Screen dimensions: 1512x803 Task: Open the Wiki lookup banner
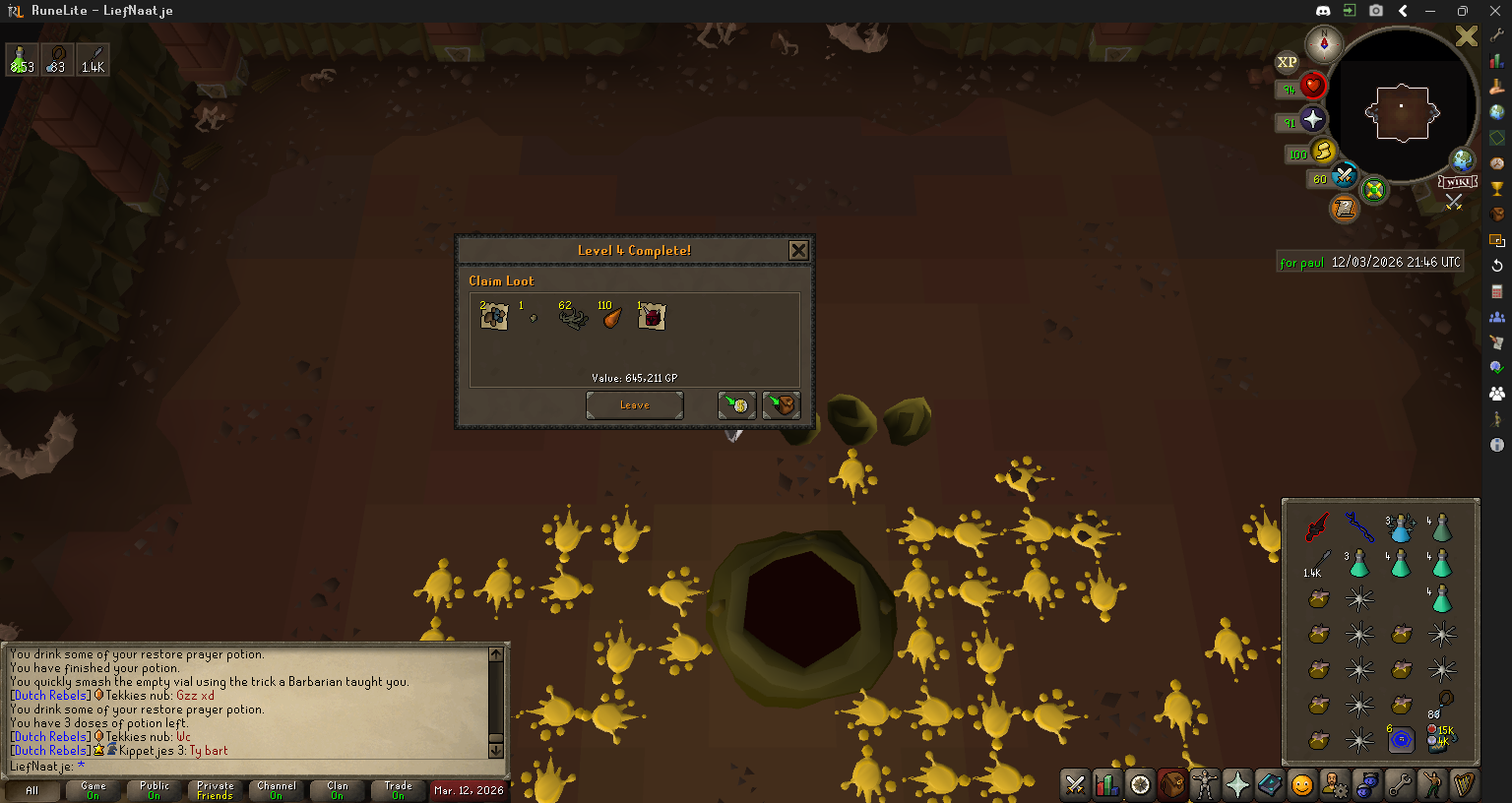[x=1457, y=182]
